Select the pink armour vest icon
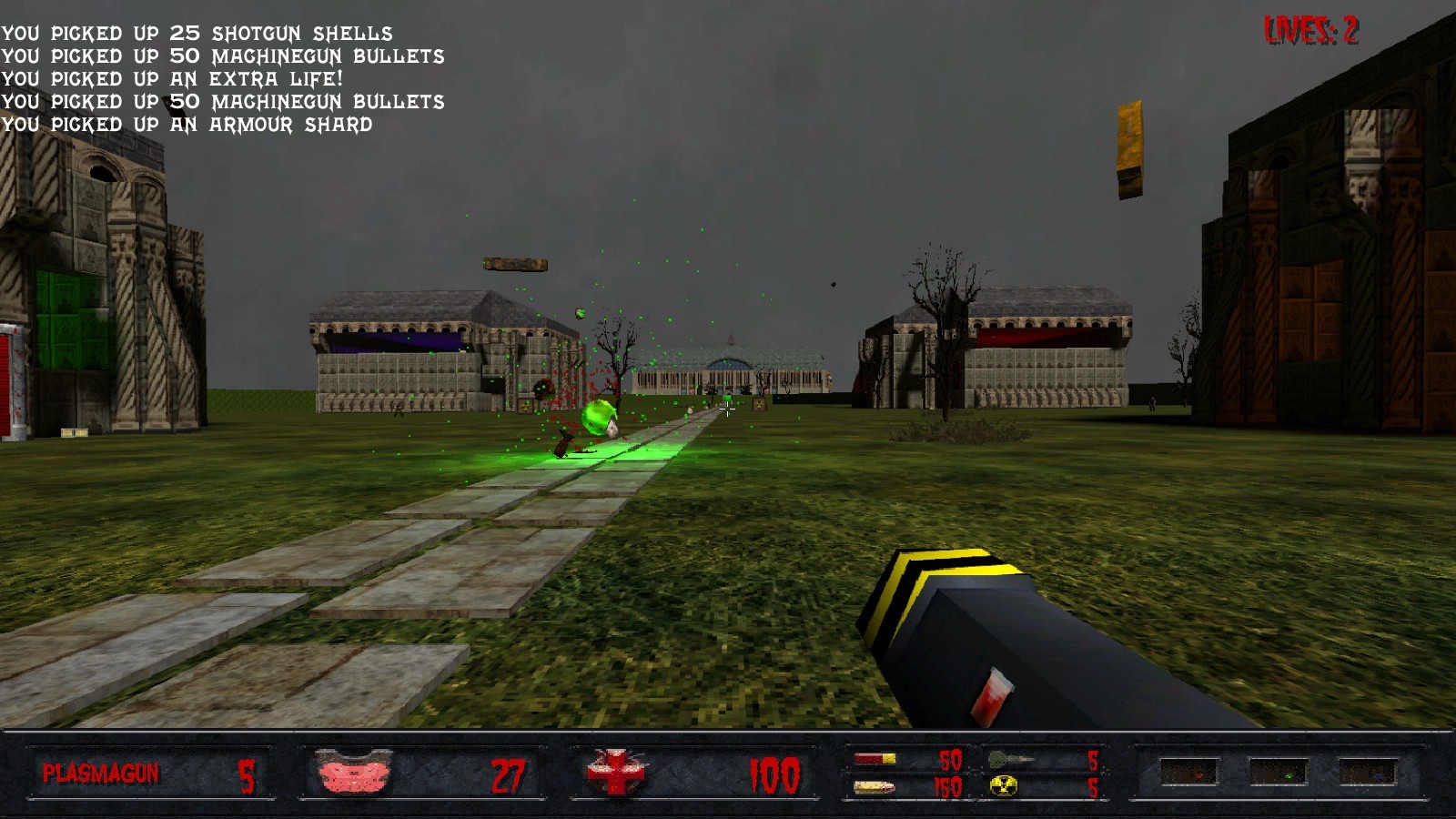Viewport: 1456px width, 819px height. tap(355, 774)
